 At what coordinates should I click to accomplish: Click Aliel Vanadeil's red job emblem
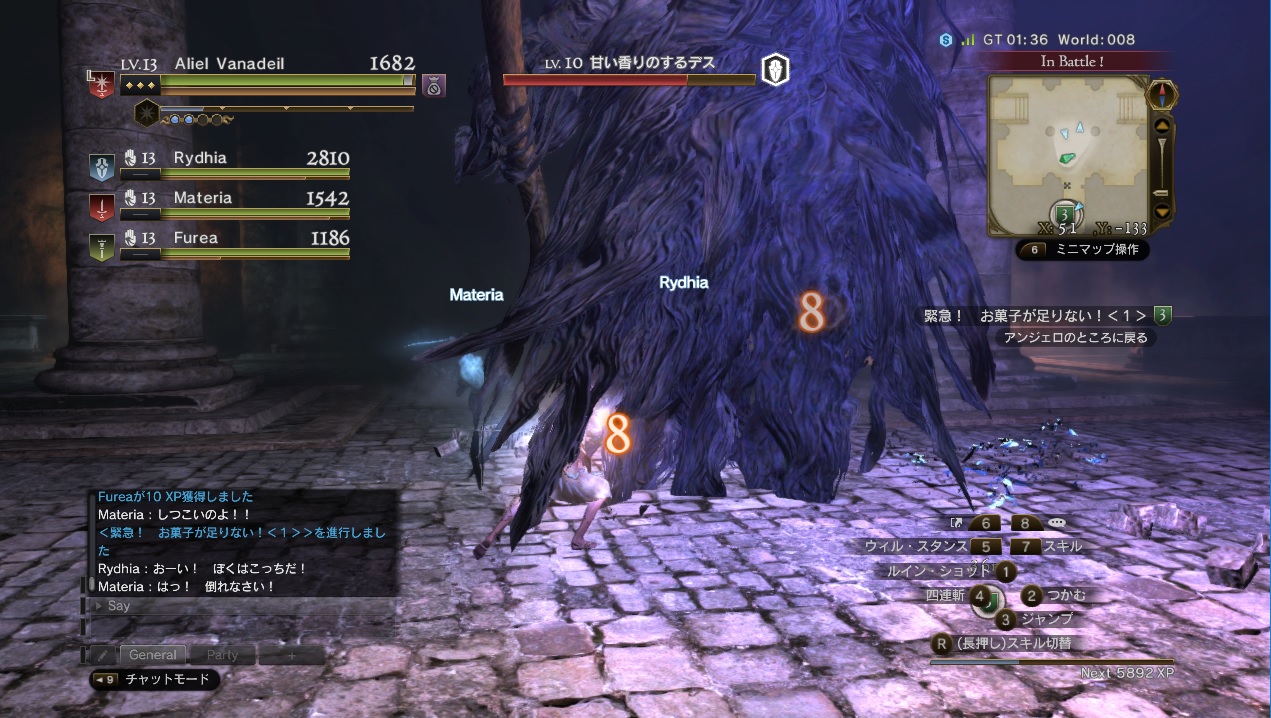102,84
